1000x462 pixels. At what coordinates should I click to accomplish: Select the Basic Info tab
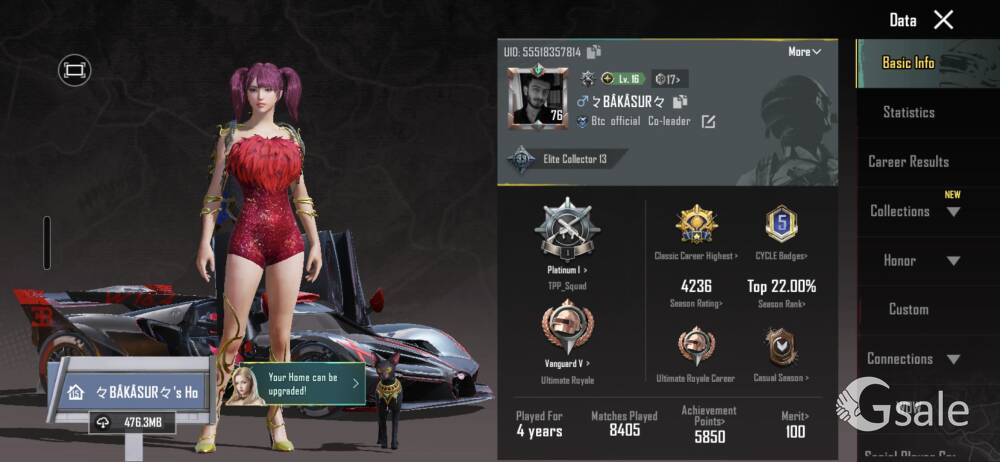[908, 63]
